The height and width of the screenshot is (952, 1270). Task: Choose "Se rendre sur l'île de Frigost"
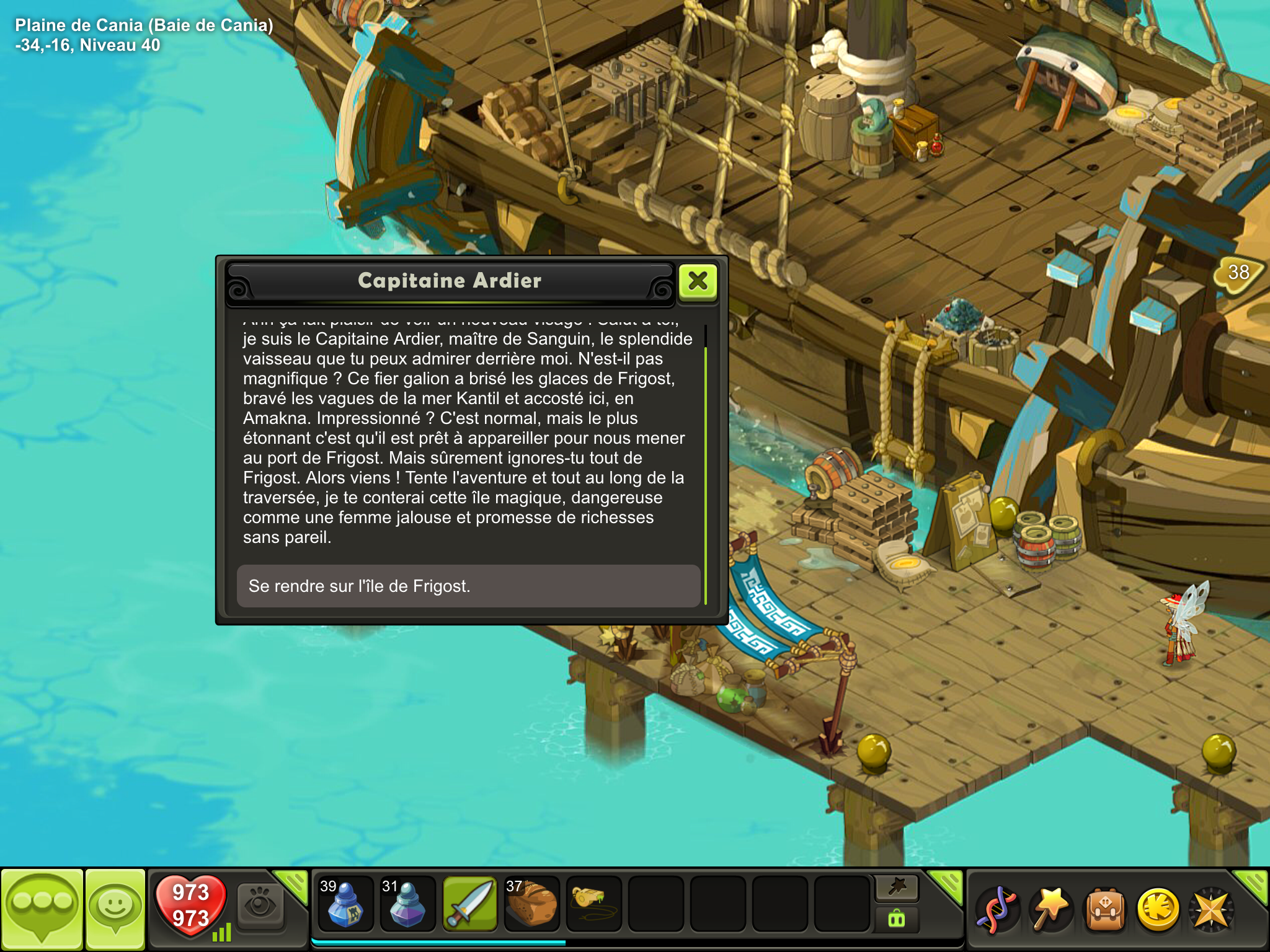468,586
